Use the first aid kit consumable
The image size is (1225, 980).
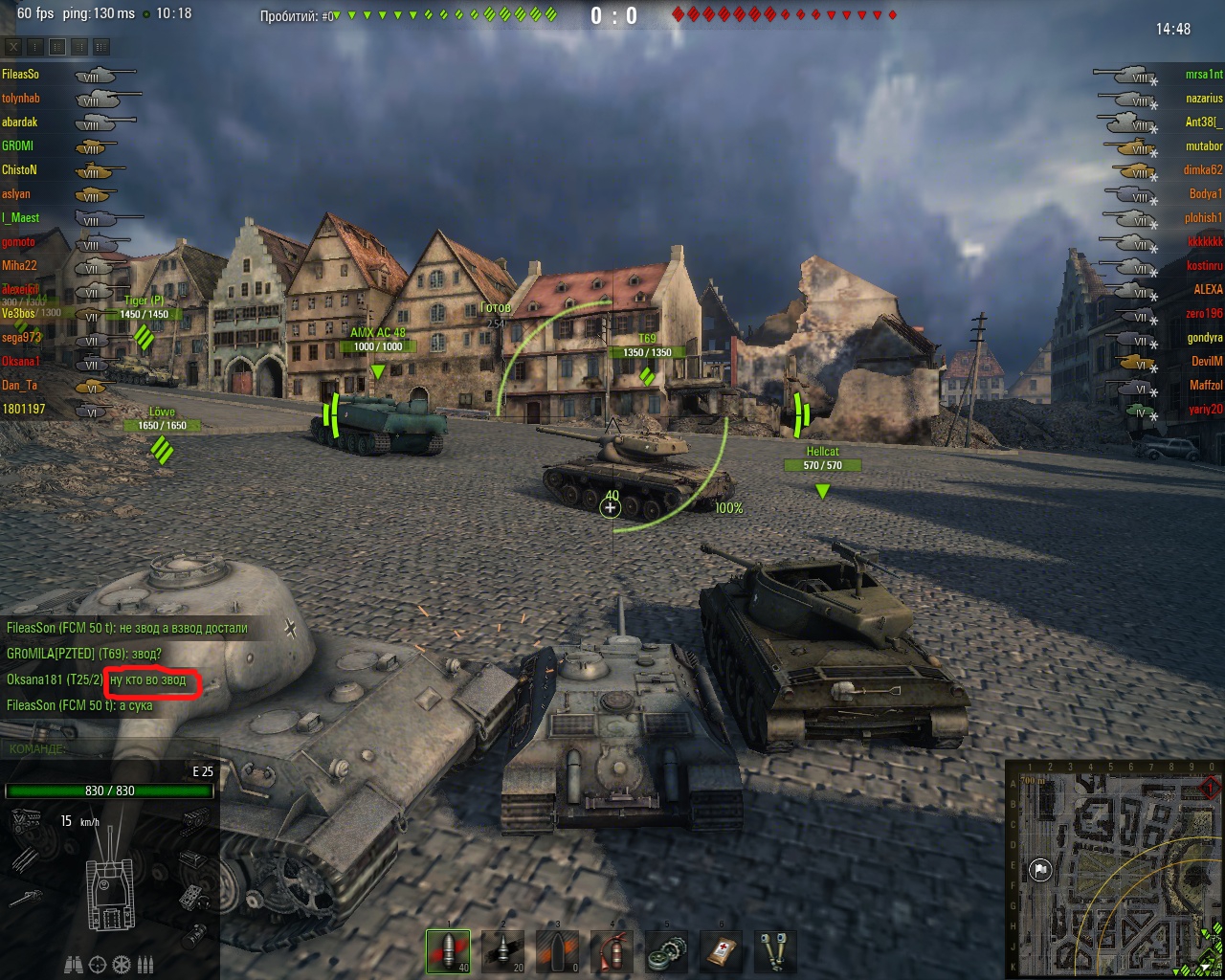721,951
